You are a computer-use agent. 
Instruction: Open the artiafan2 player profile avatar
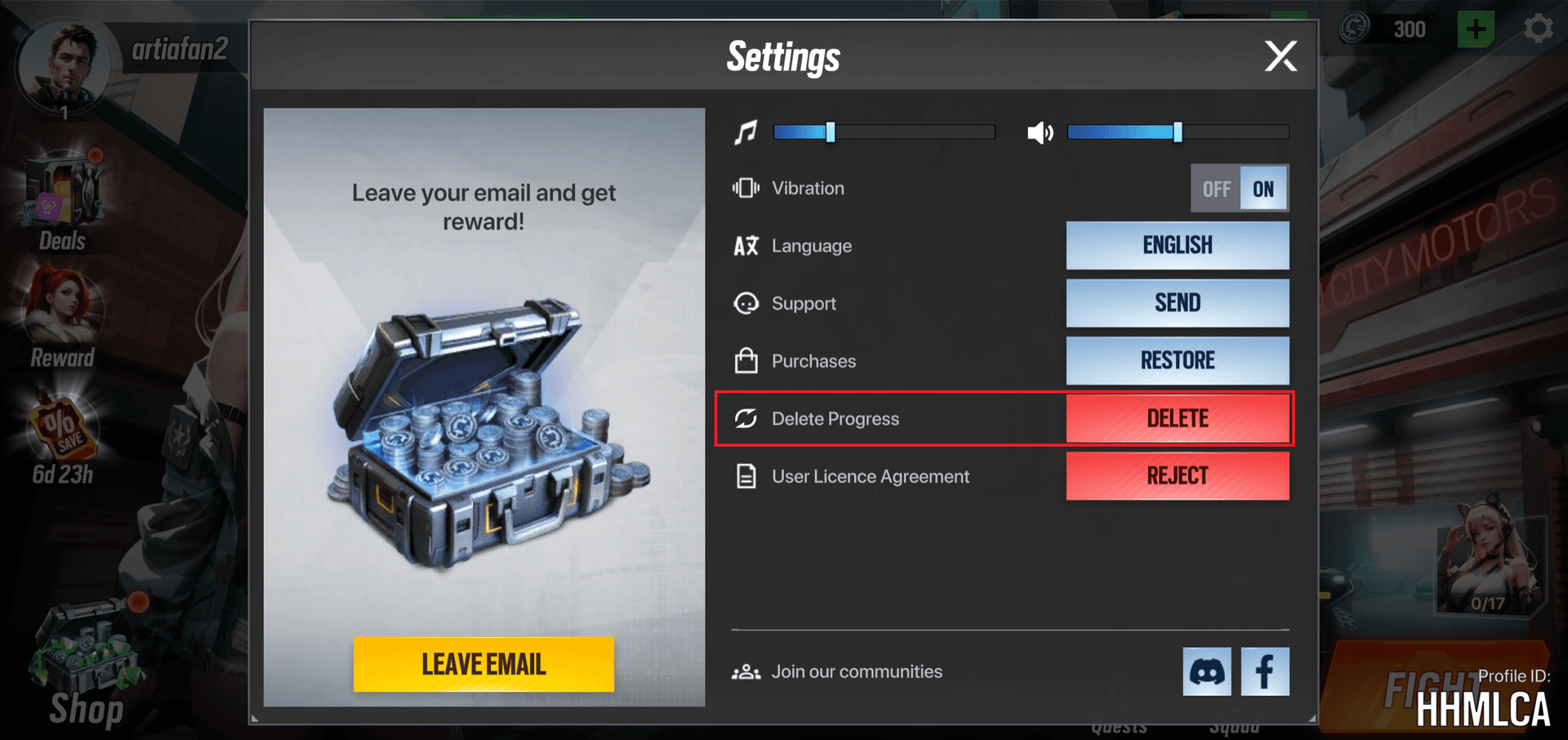[63, 65]
